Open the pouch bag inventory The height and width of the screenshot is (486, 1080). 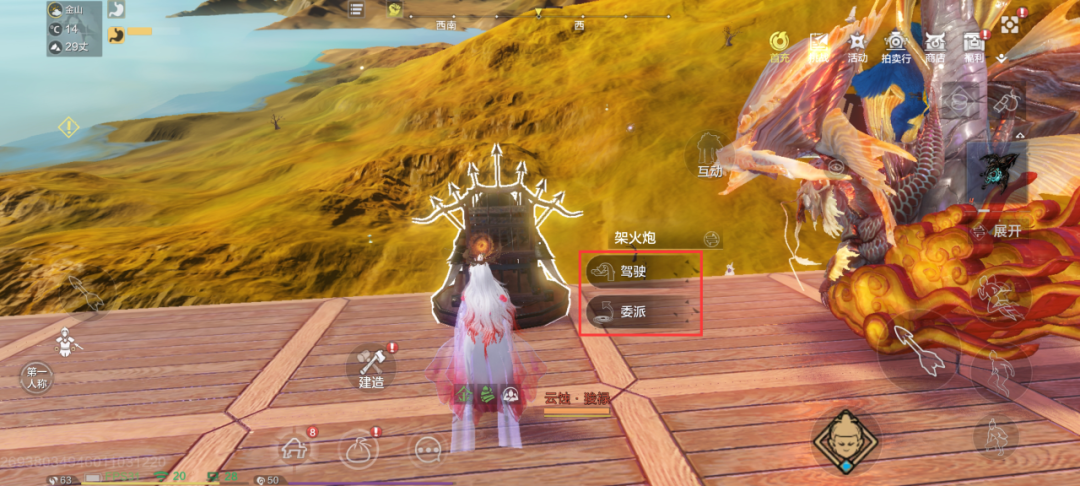tap(360, 448)
